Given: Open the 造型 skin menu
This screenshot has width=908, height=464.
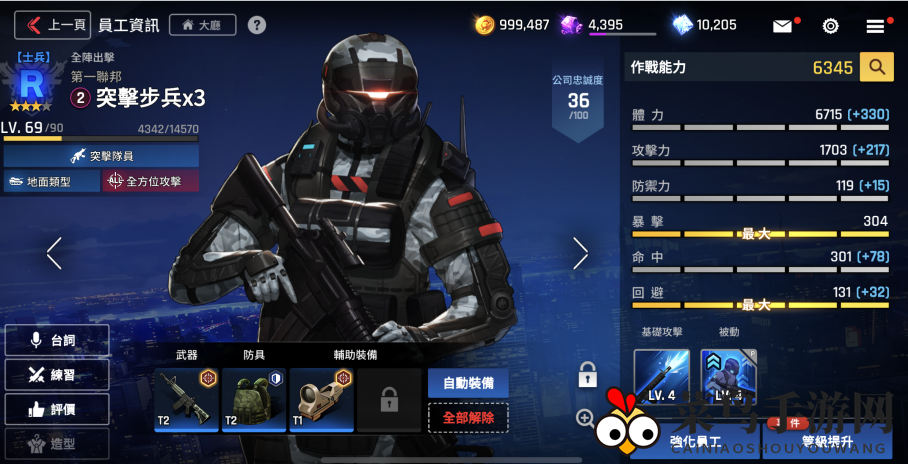Looking at the screenshot, I should click(56, 442).
